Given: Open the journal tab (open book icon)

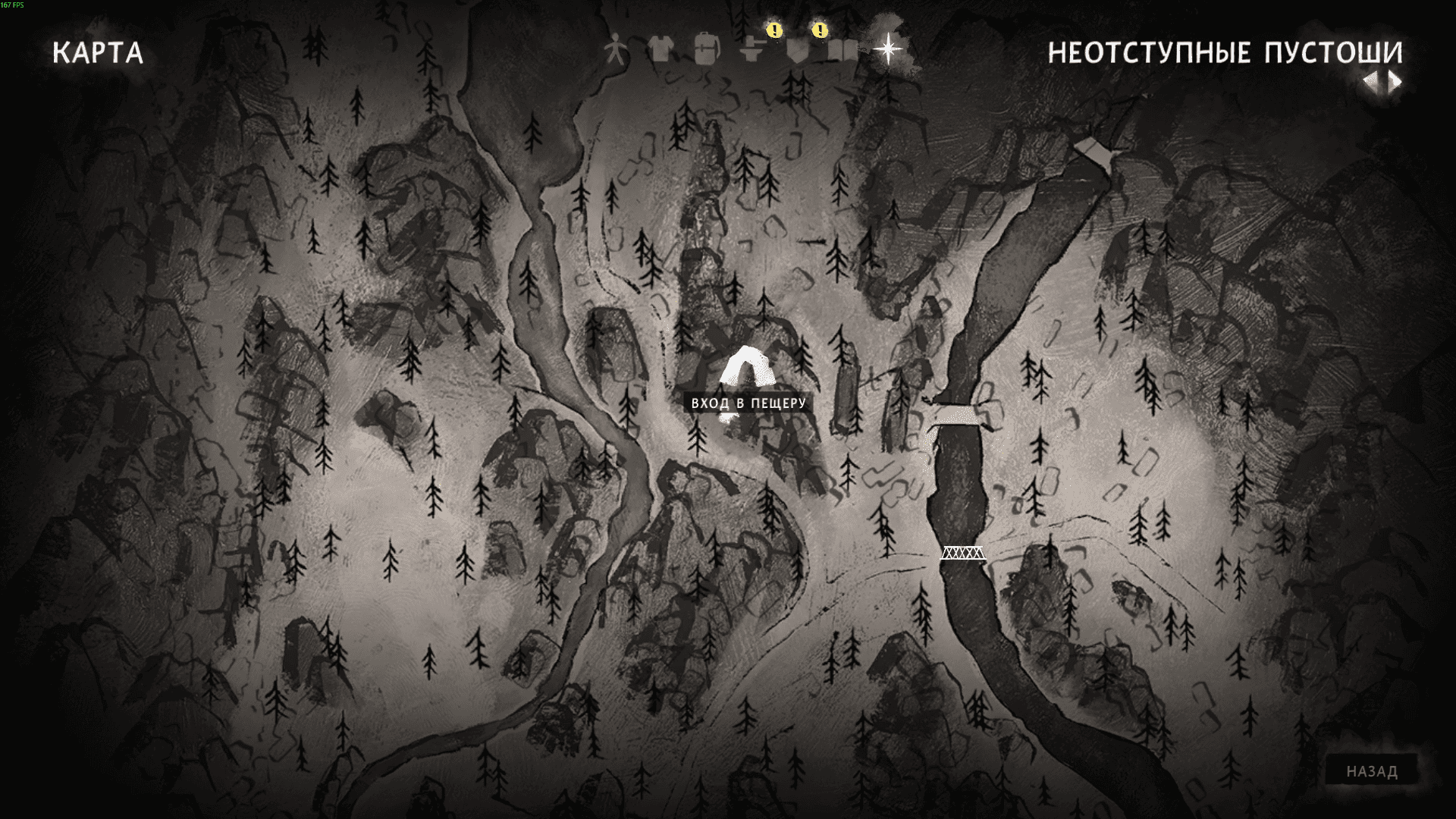Looking at the screenshot, I should 843,51.
